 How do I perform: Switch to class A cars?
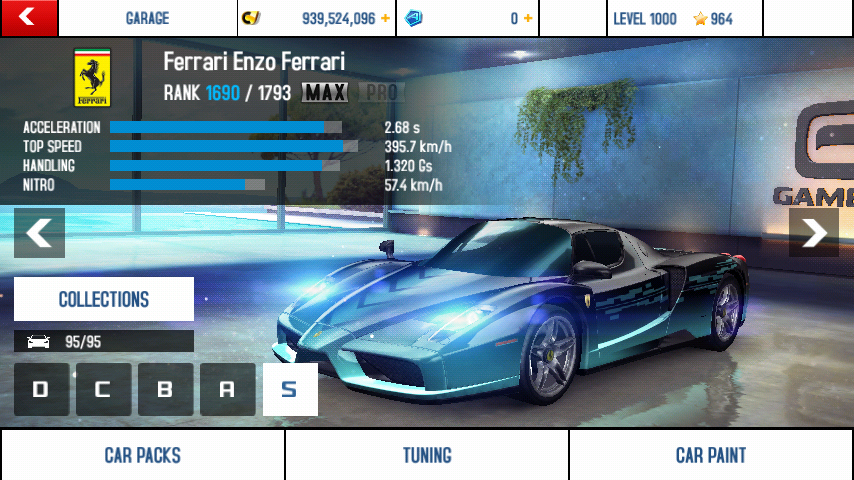coord(227,390)
